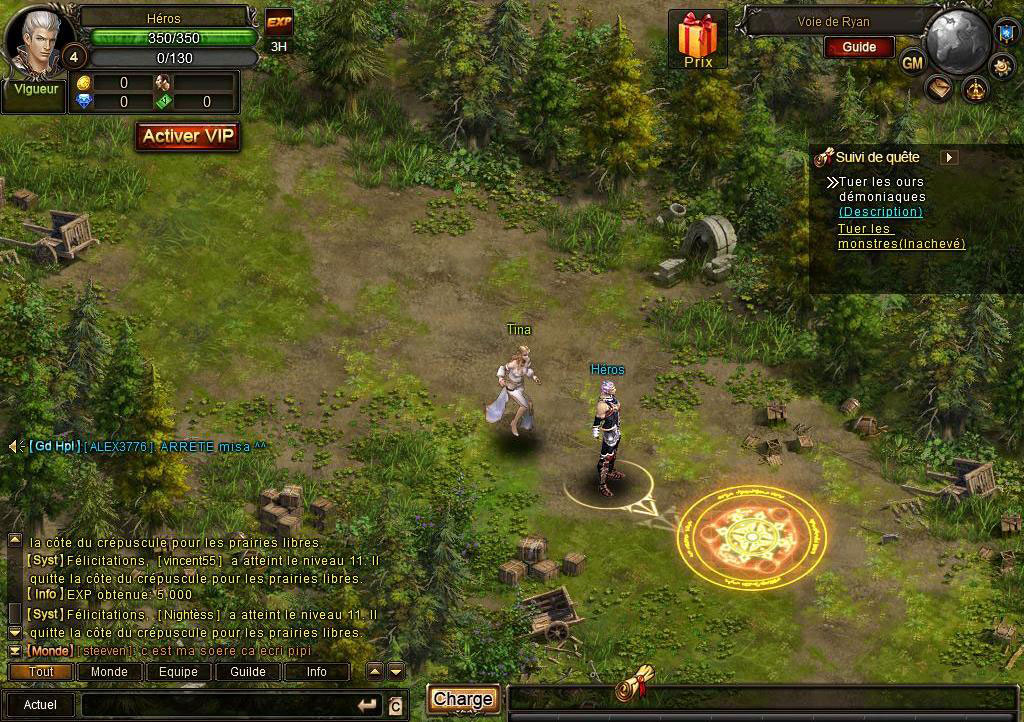
Task: Open the world map globe
Action: point(957,41)
